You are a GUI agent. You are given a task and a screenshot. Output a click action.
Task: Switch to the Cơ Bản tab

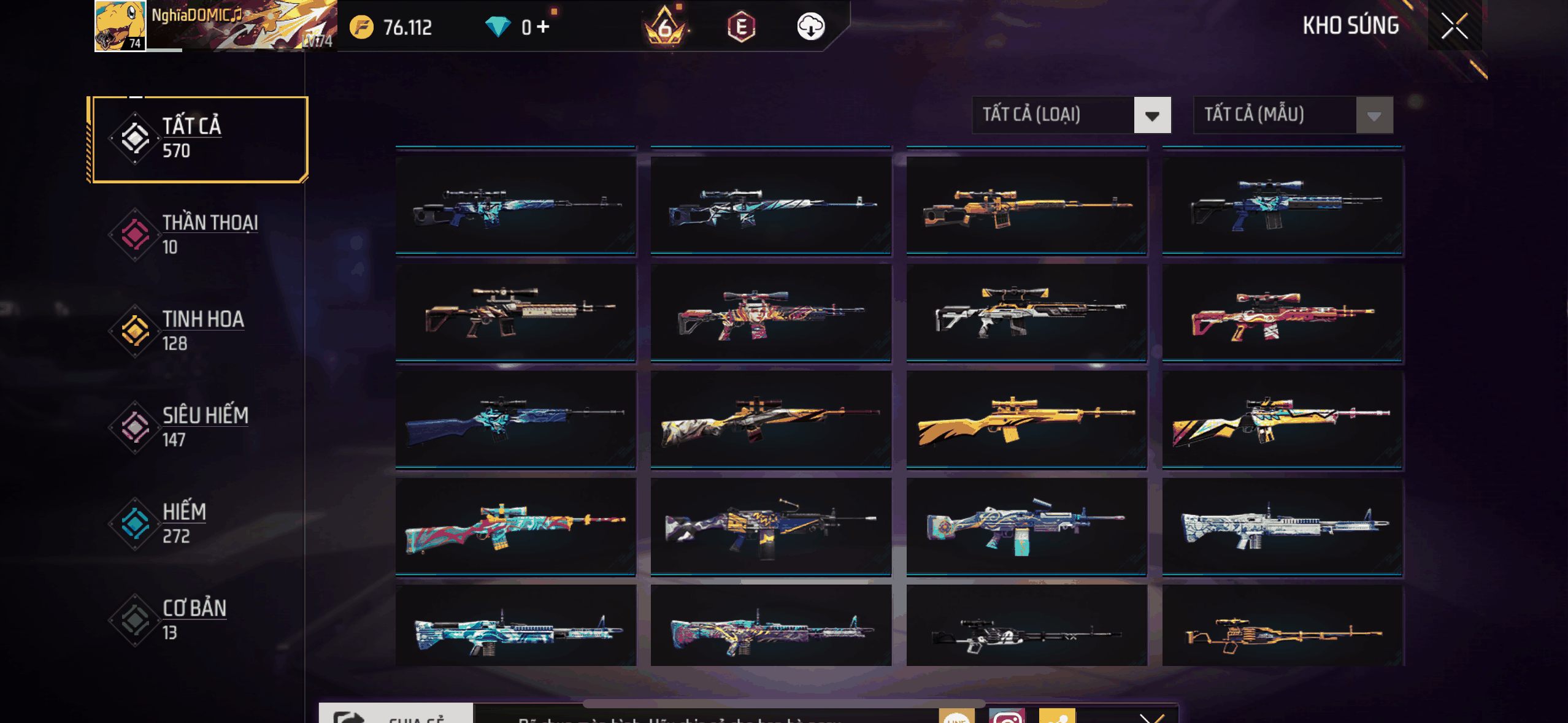198,620
